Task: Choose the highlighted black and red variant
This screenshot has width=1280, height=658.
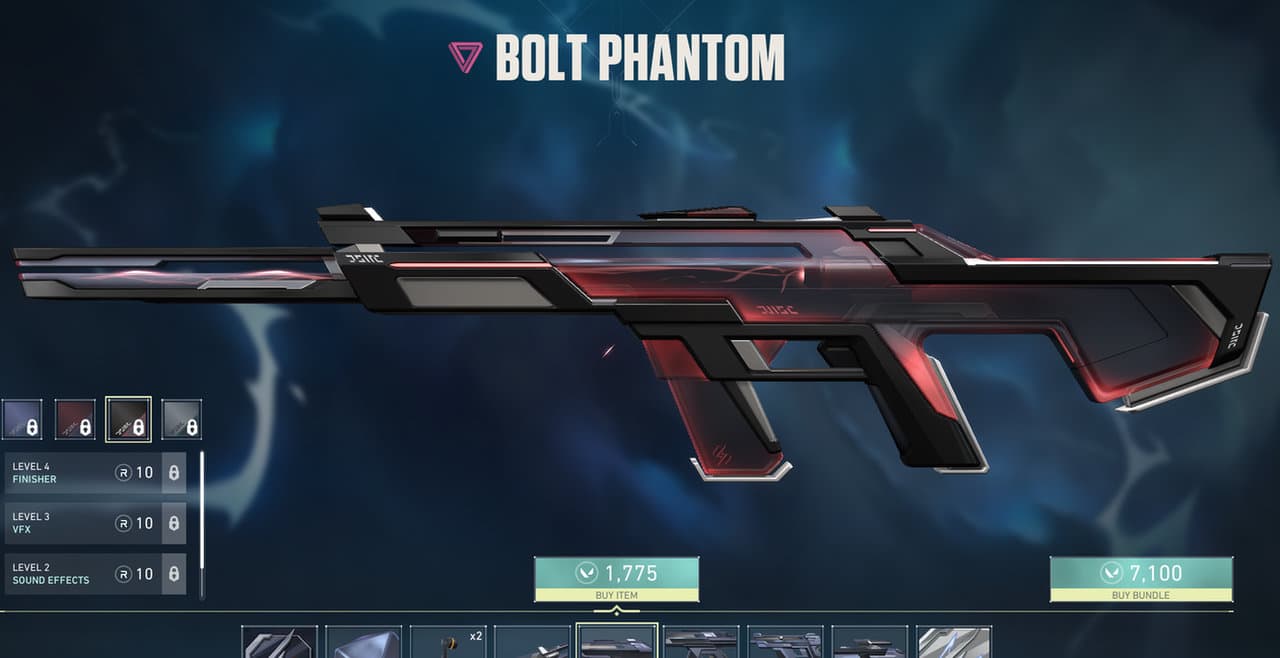Action: click(128, 419)
